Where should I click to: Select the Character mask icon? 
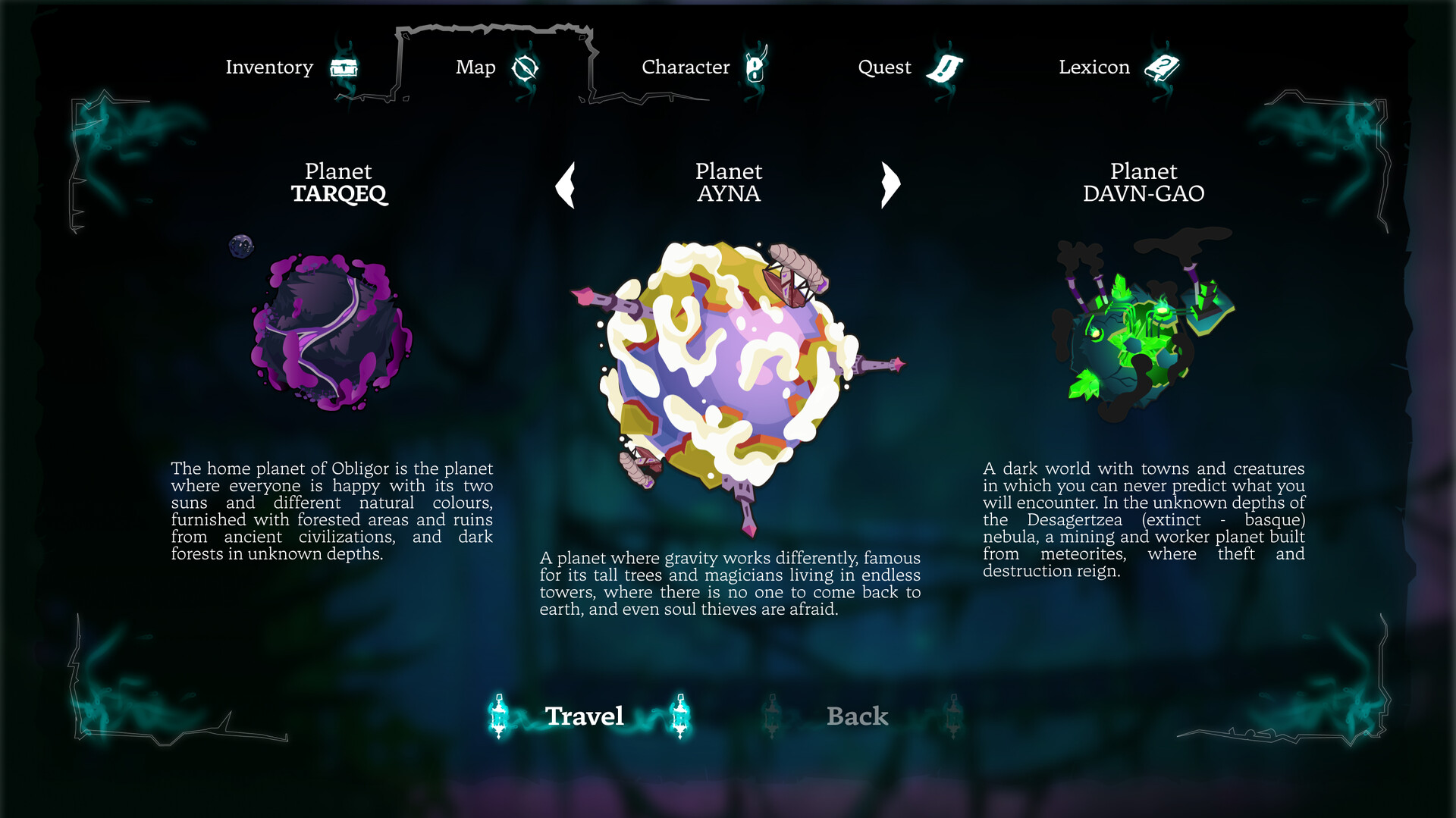click(x=755, y=67)
